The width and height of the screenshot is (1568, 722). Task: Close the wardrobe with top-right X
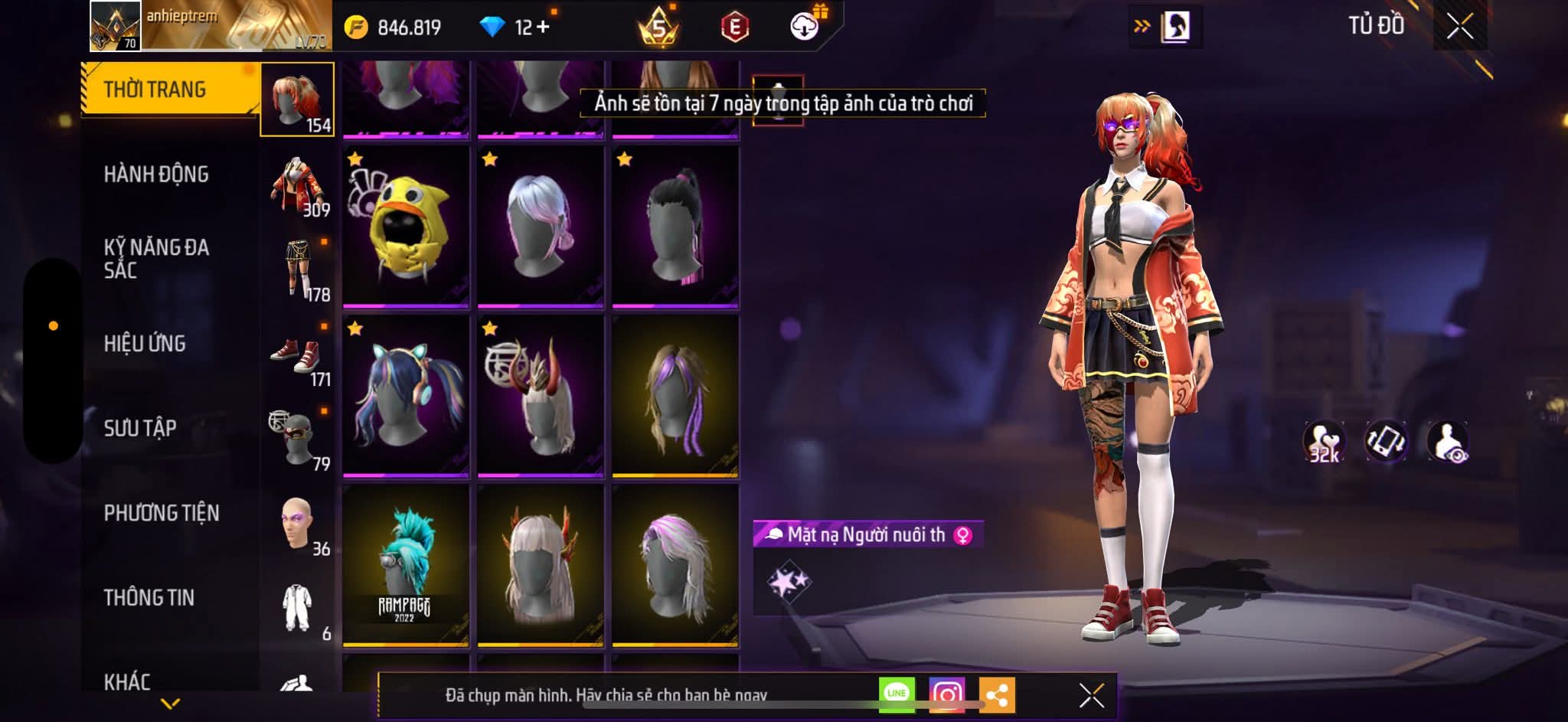(x=1459, y=27)
